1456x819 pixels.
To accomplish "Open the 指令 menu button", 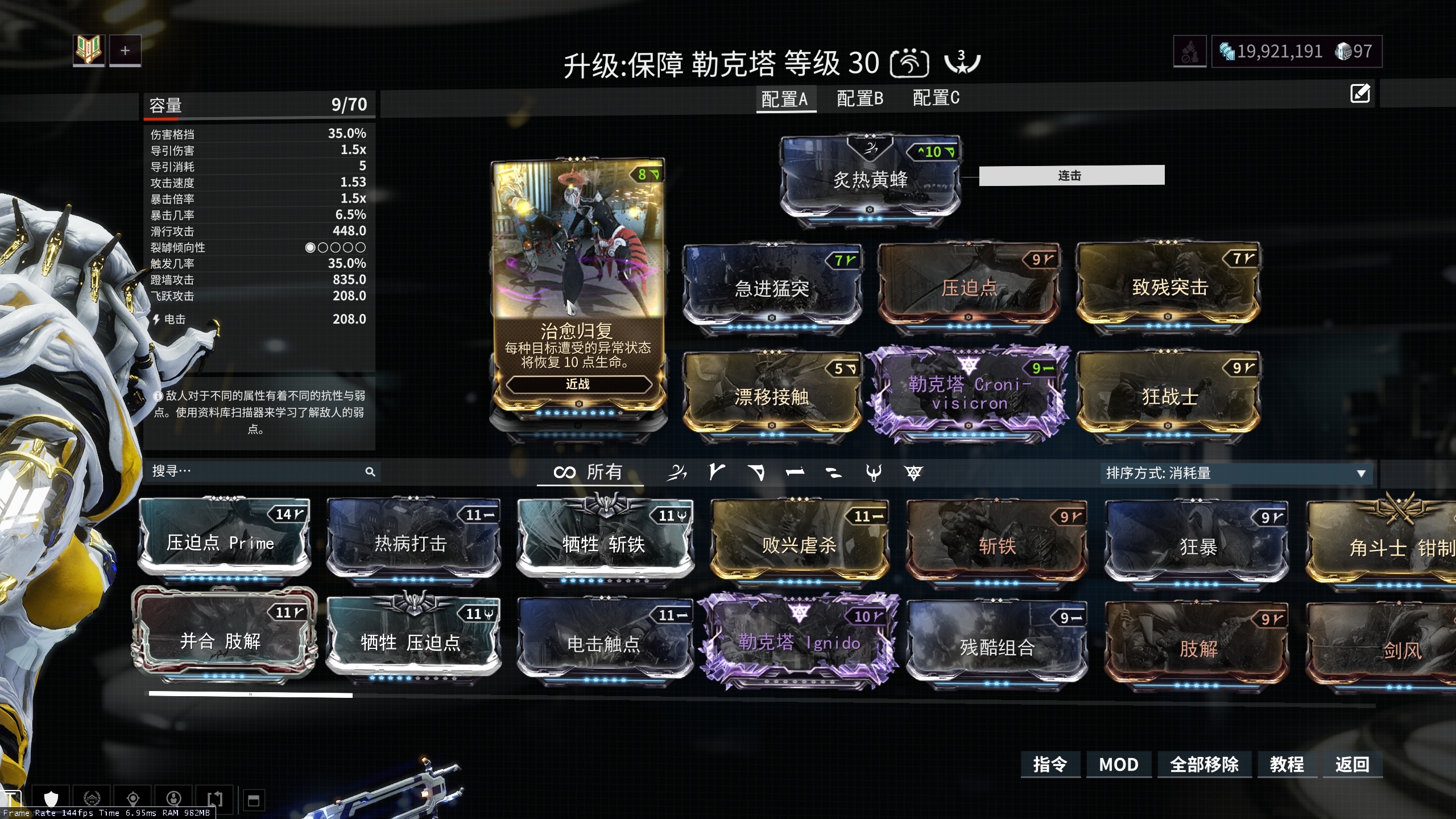I will point(1050,764).
